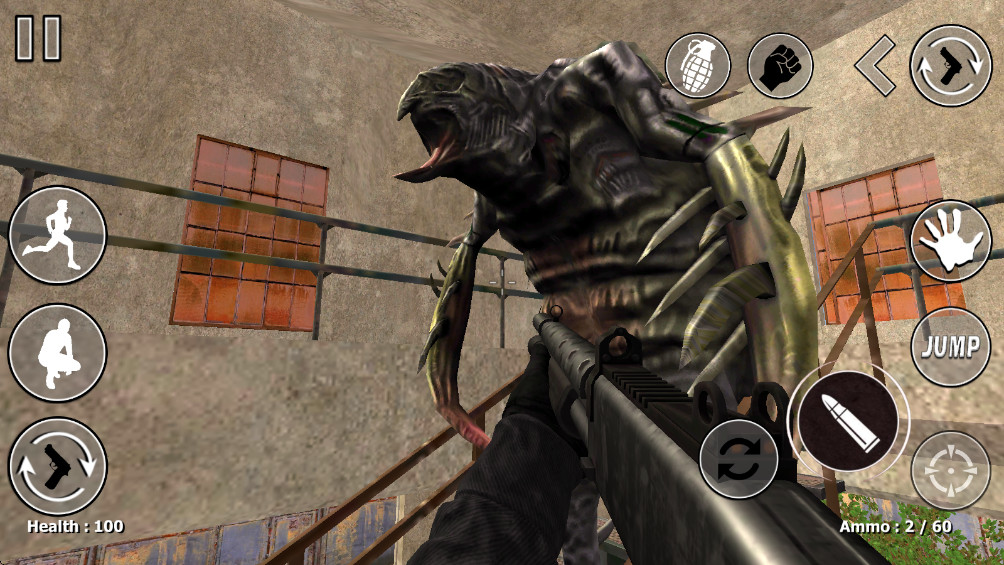Crouch using the kneeling figure button
Screen dimensions: 1004x565
pyautogui.click(x=57, y=353)
